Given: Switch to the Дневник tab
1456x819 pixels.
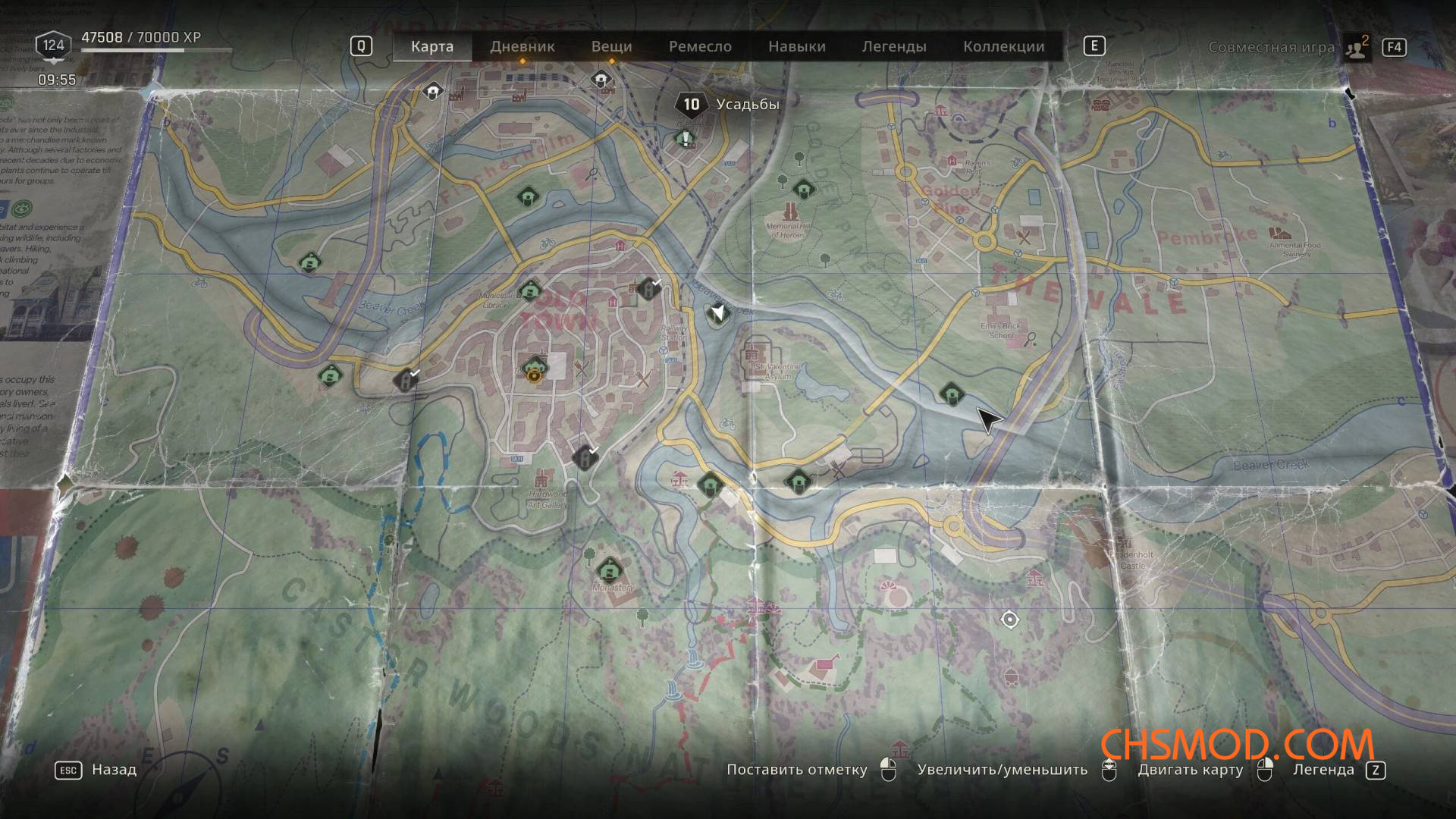Looking at the screenshot, I should (x=522, y=46).
